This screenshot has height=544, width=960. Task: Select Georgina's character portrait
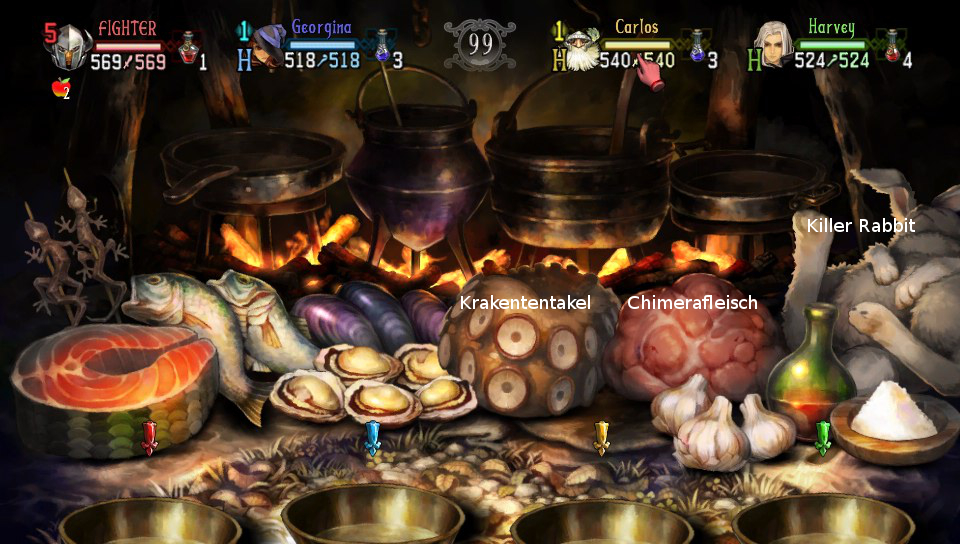coord(268,47)
